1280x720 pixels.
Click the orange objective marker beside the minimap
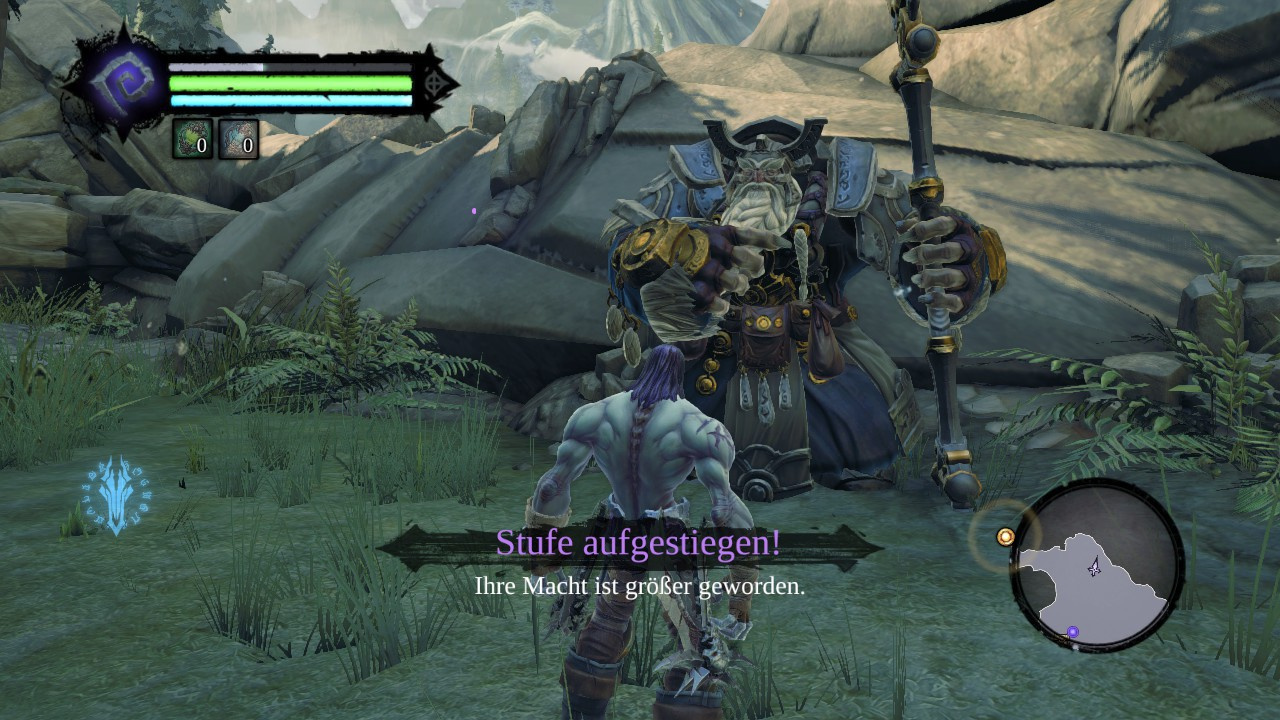pos(1006,537)
